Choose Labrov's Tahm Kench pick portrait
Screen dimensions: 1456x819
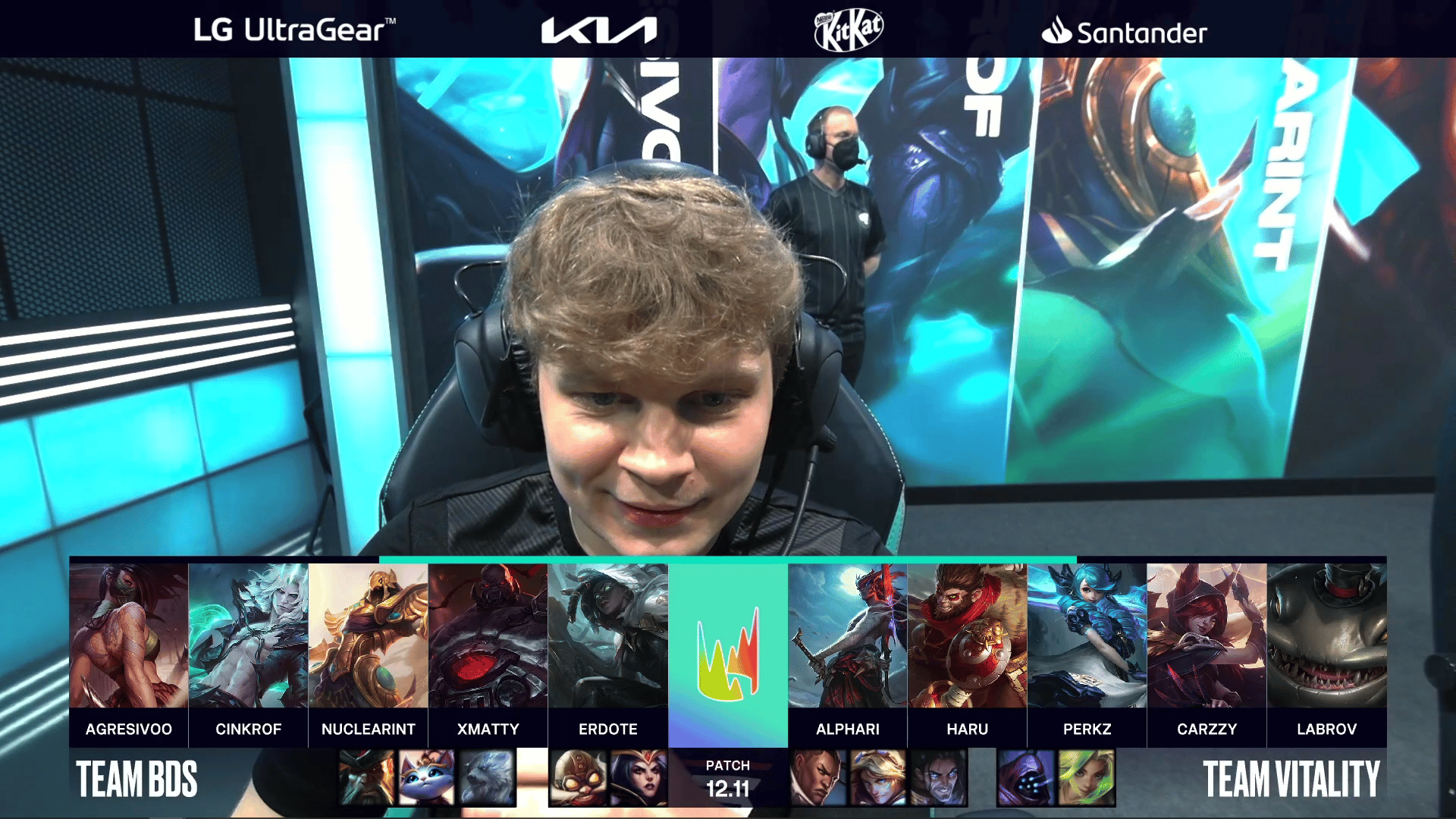tap(1327, 635)
